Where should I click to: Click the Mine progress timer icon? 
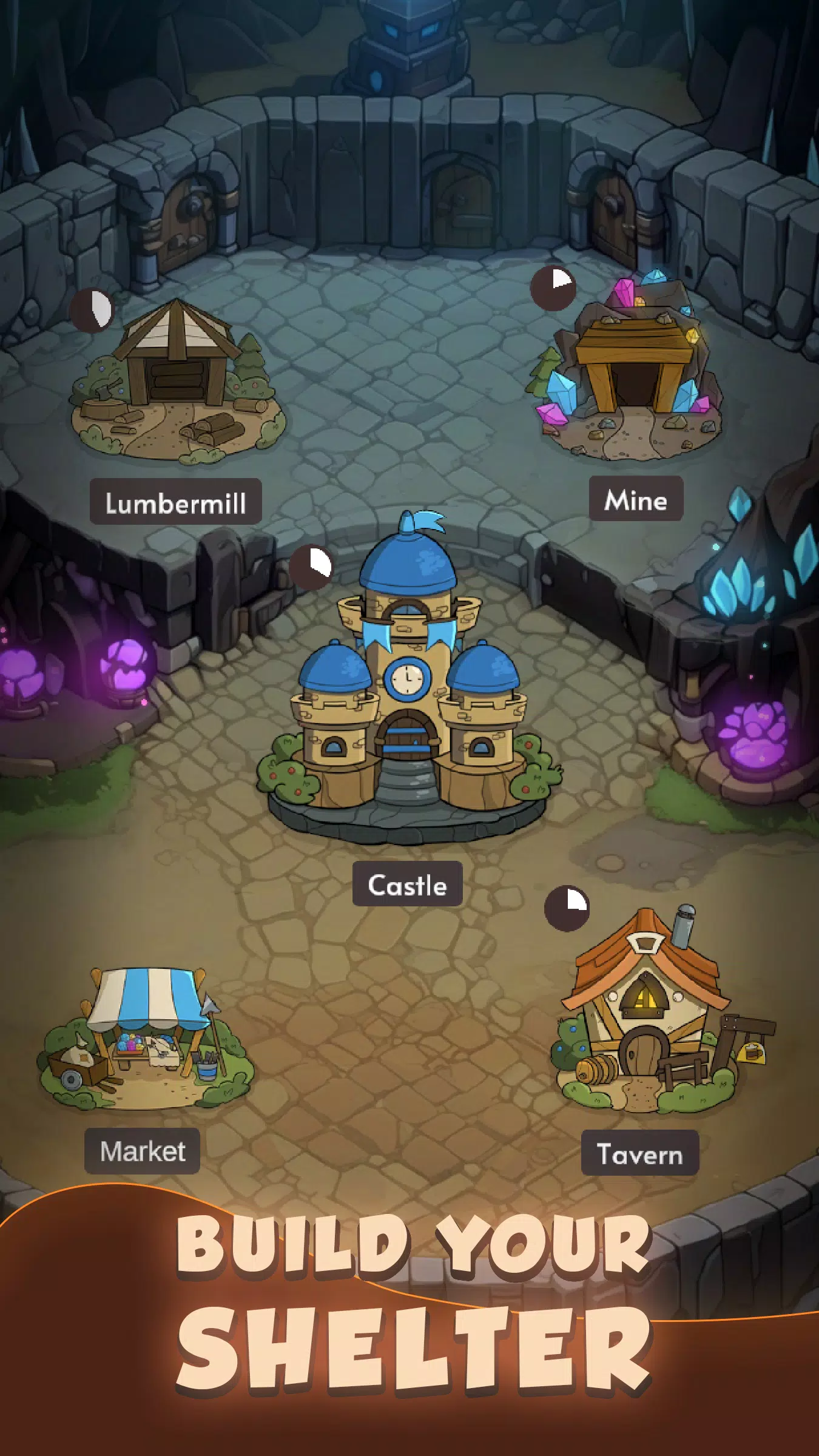pyautogui.click(x=553, y=288)
